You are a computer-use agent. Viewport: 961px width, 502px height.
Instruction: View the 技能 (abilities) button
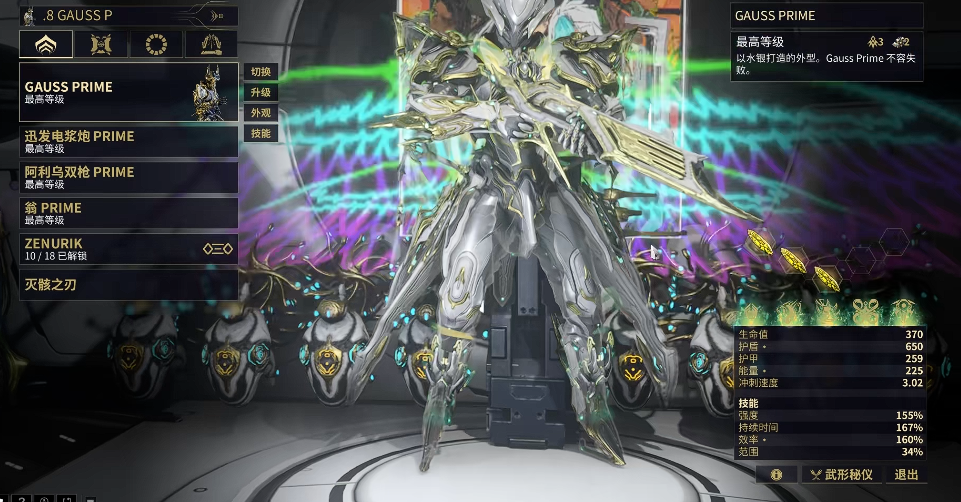click(x=260, y=133)
